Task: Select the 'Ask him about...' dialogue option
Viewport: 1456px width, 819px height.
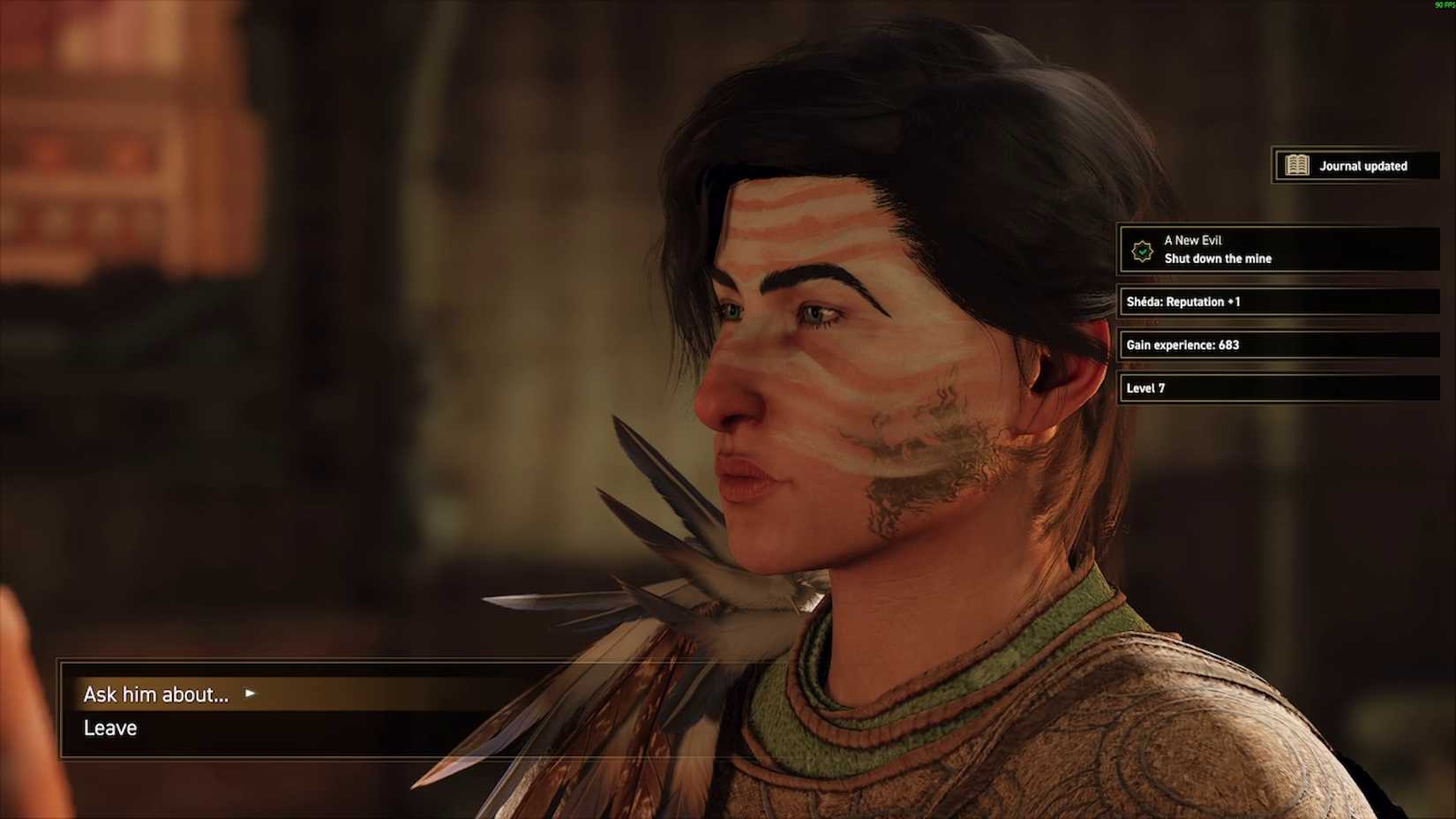Action: pos(155,695)
